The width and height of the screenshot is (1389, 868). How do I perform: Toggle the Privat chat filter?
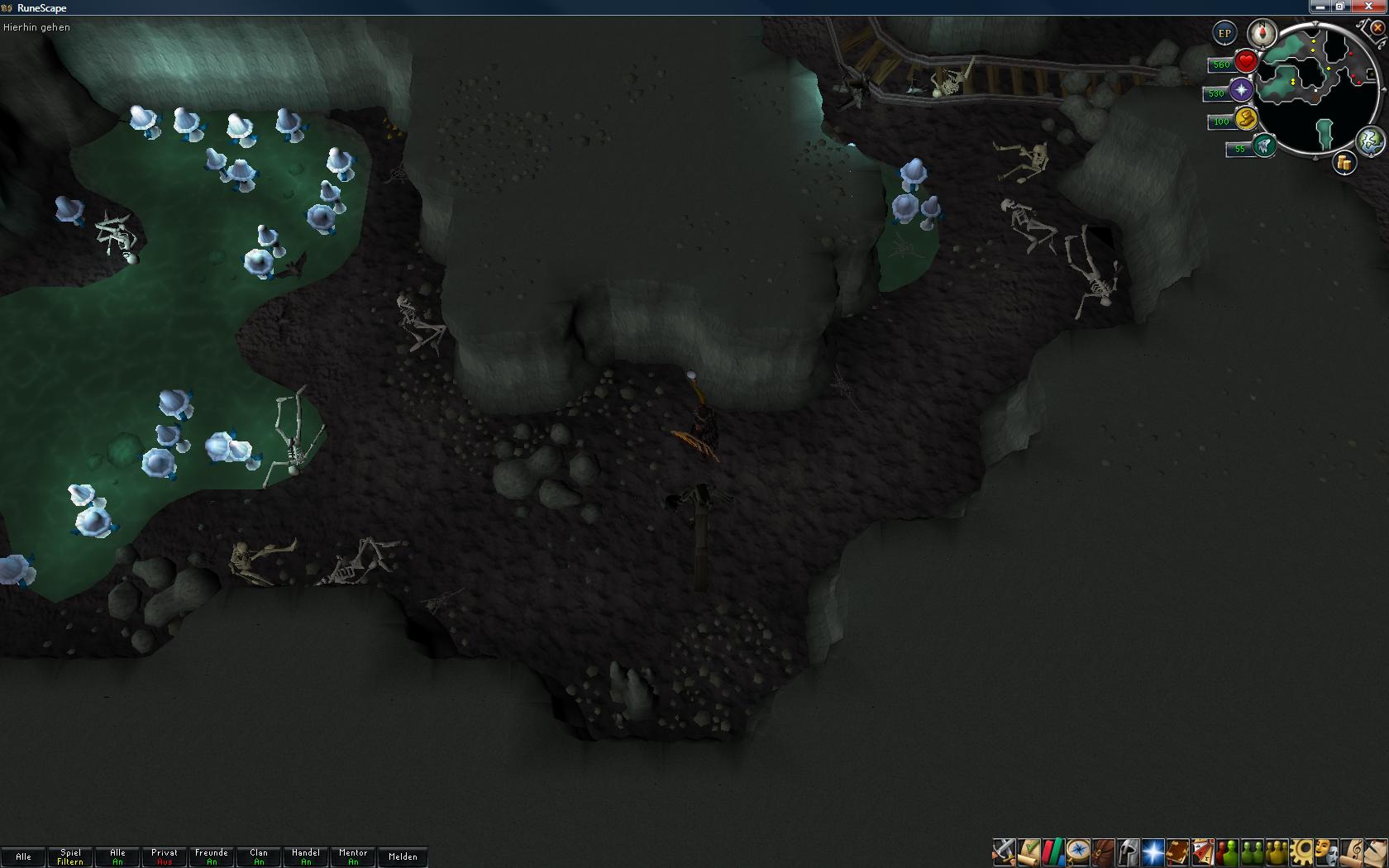point(165,856)
